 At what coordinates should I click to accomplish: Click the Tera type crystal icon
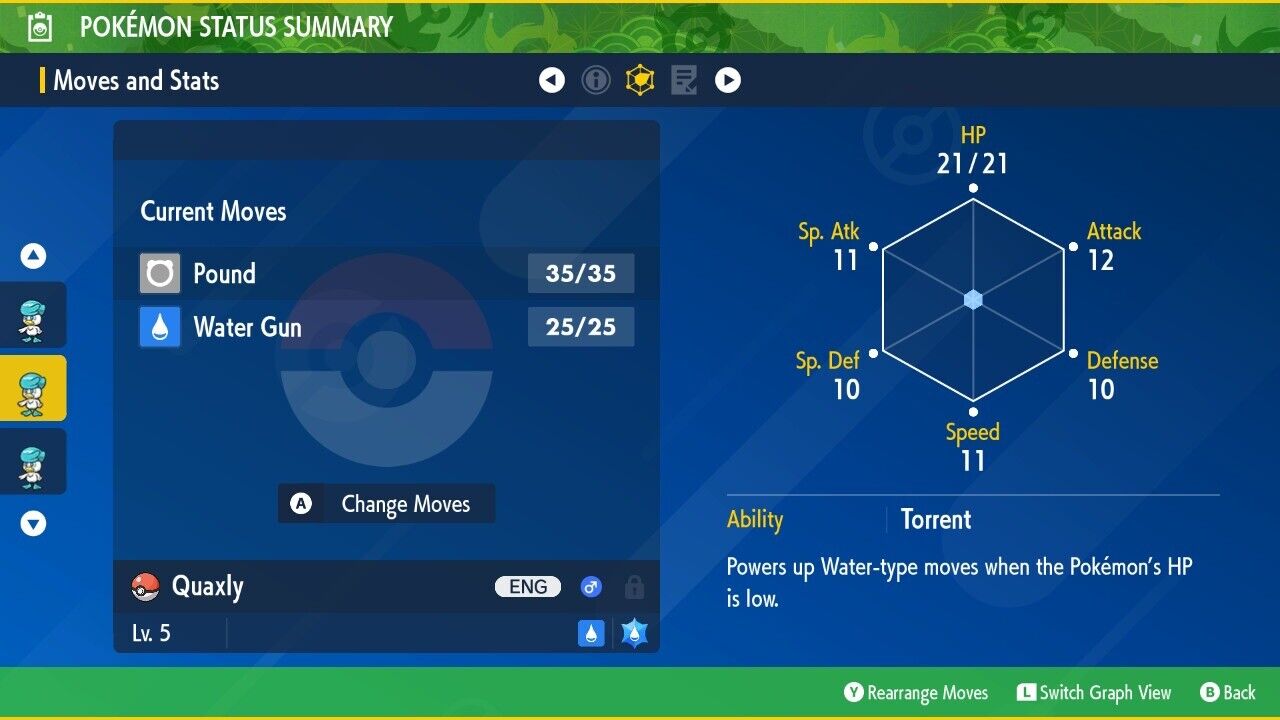coord(635,633)
